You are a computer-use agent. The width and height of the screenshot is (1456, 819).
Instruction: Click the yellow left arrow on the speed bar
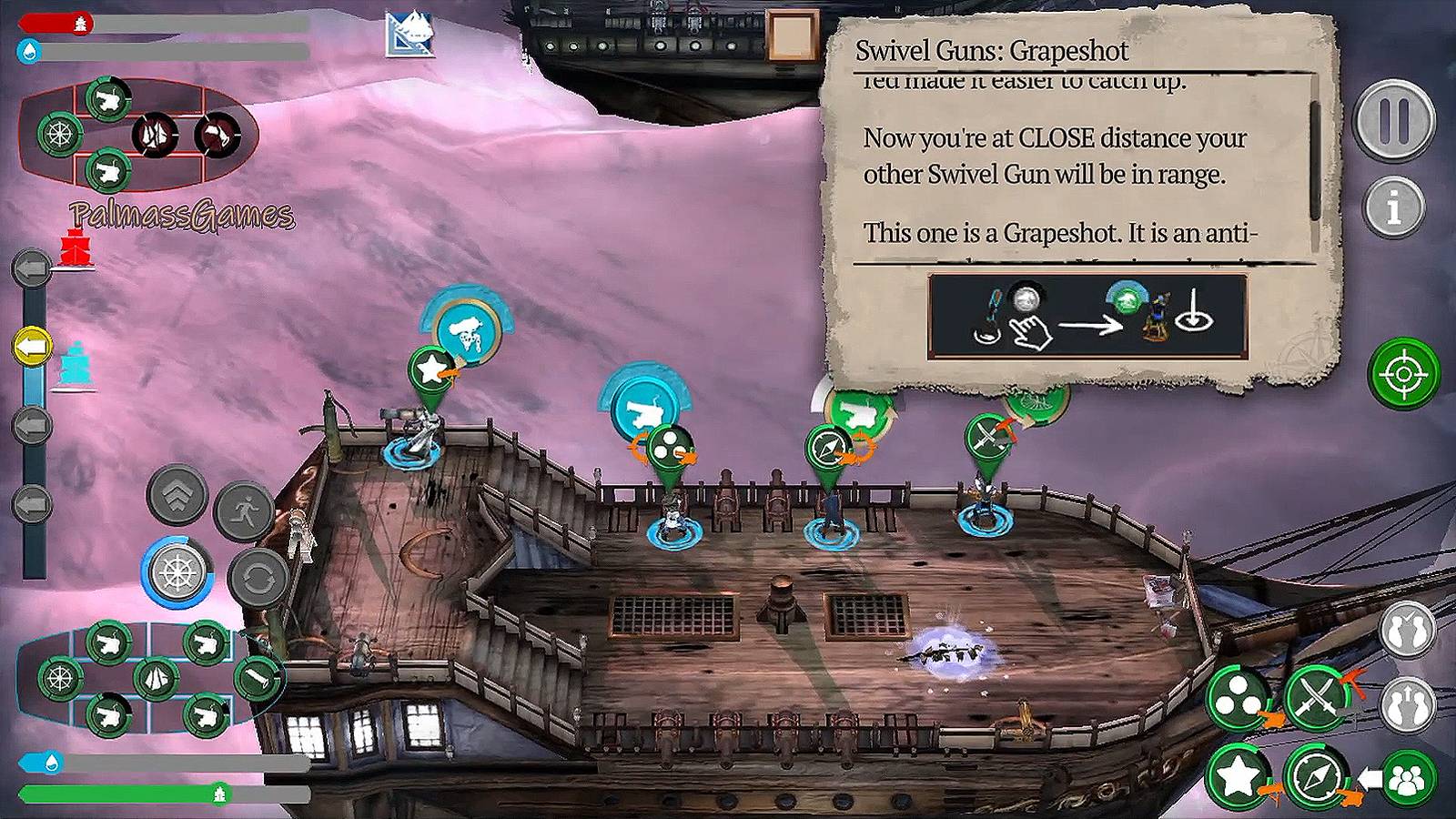pyautogui.click(x=32, y=344)
